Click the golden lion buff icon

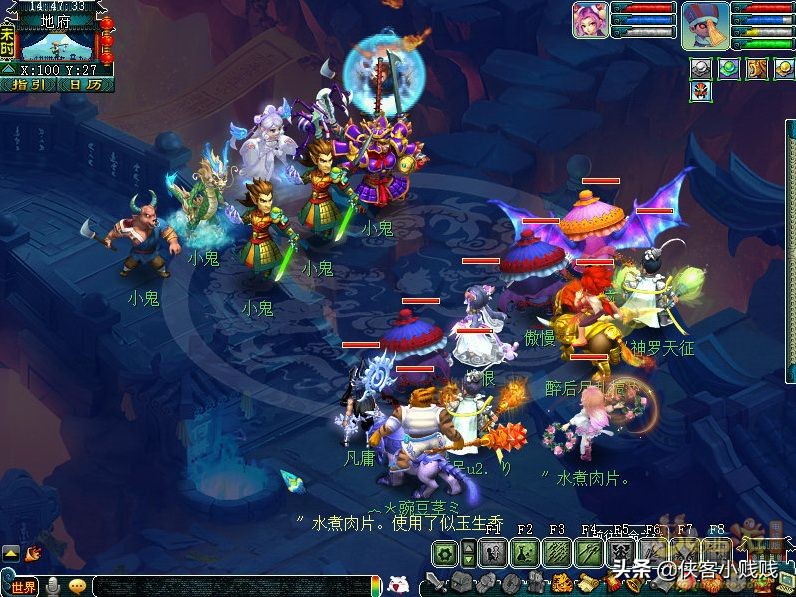coord(757,68)
